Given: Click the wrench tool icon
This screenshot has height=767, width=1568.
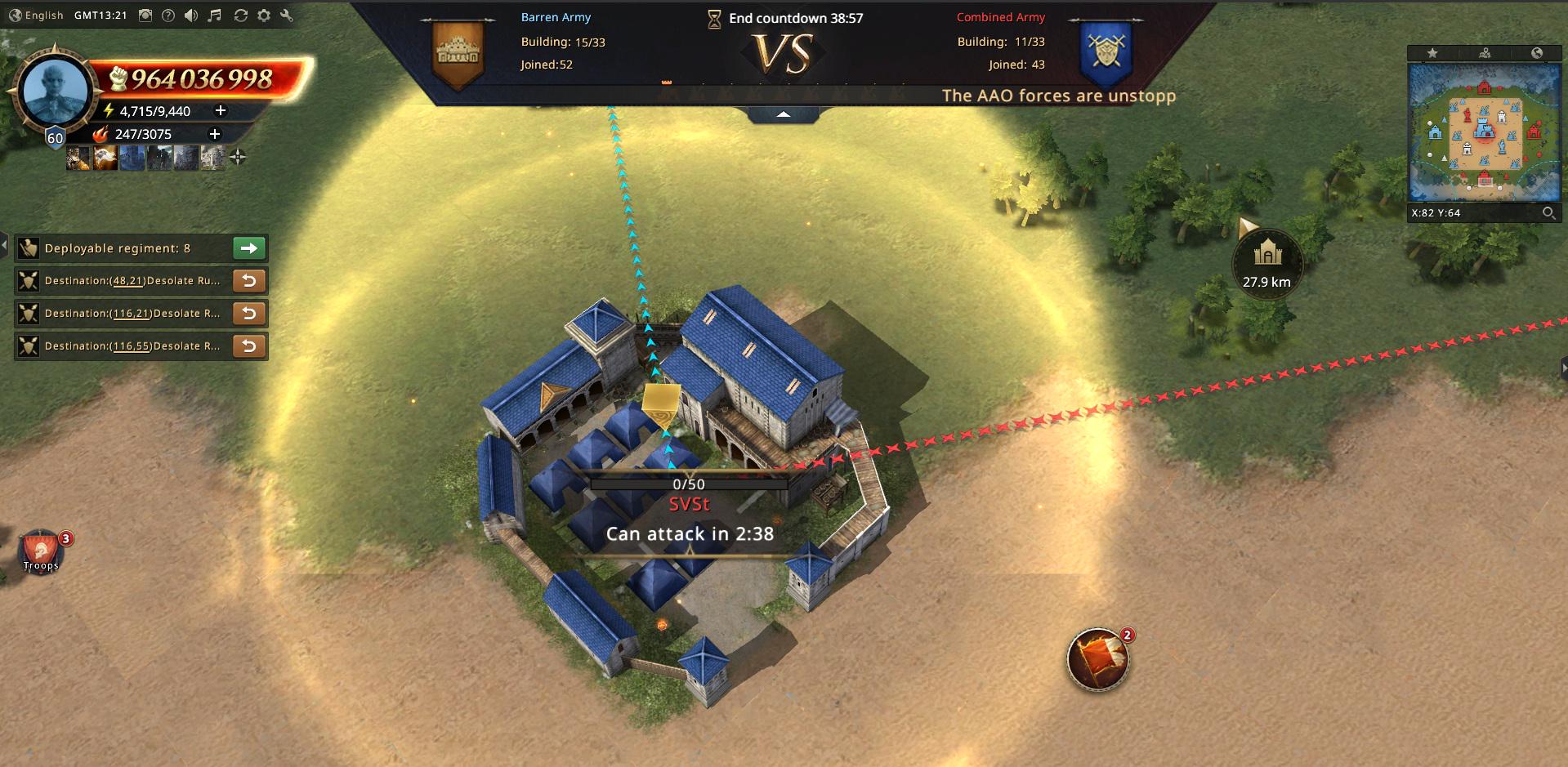Looking at the screenshot, I should [x=287, y=16].
